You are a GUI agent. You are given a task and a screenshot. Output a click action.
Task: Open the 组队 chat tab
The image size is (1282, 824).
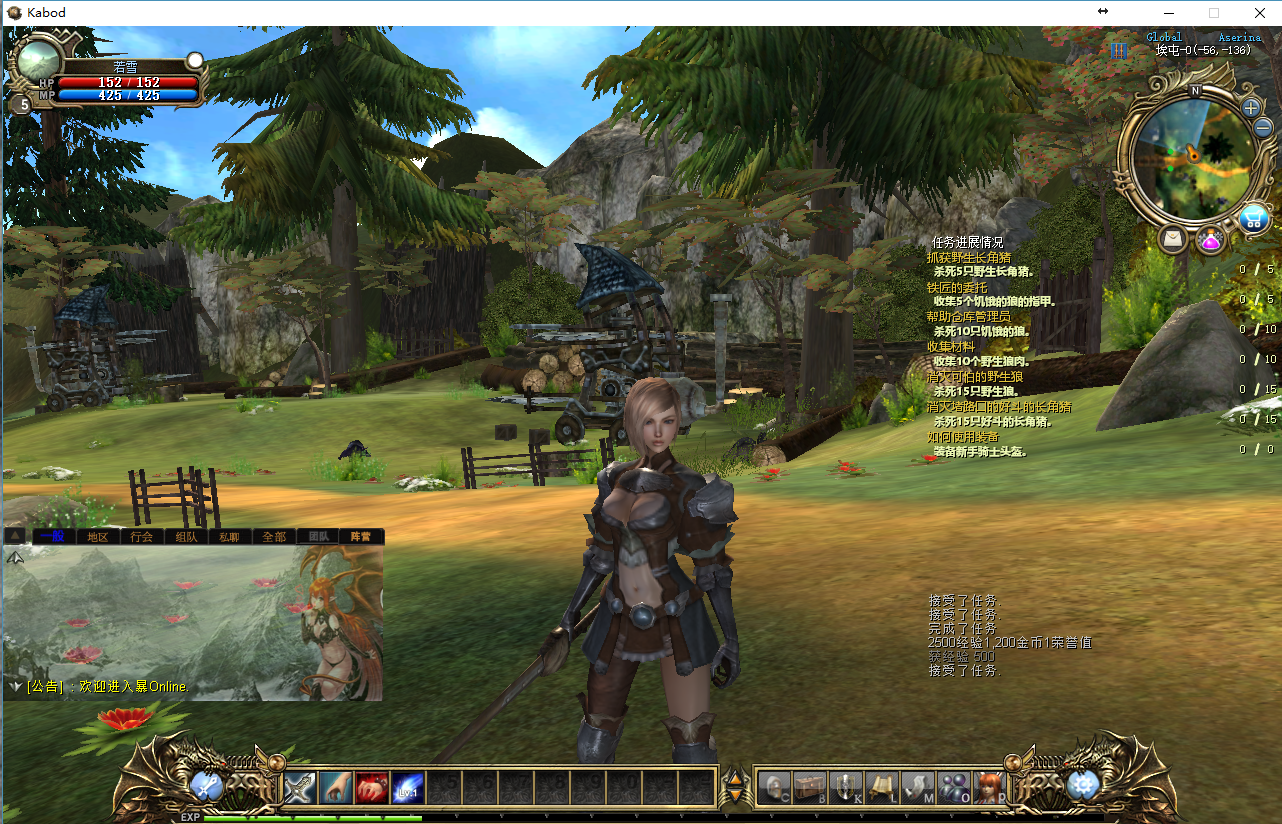pyautogui.click(x=186, y=537)
